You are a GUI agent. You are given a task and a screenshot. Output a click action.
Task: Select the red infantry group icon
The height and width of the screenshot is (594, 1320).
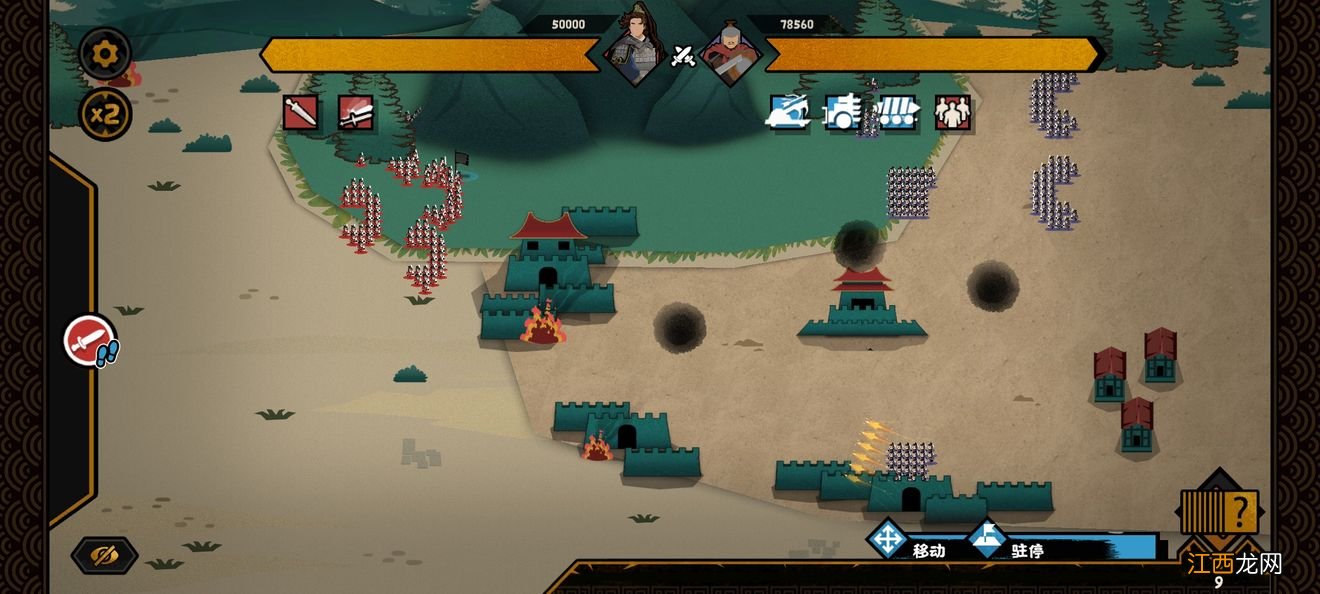[952, 113]
